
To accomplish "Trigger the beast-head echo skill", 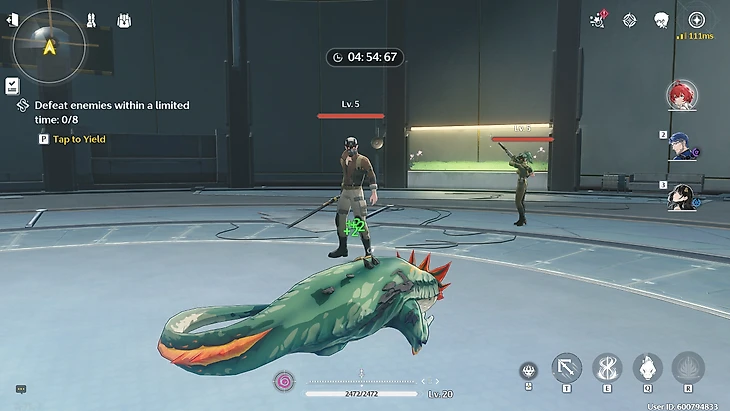I will coord(647,367).
